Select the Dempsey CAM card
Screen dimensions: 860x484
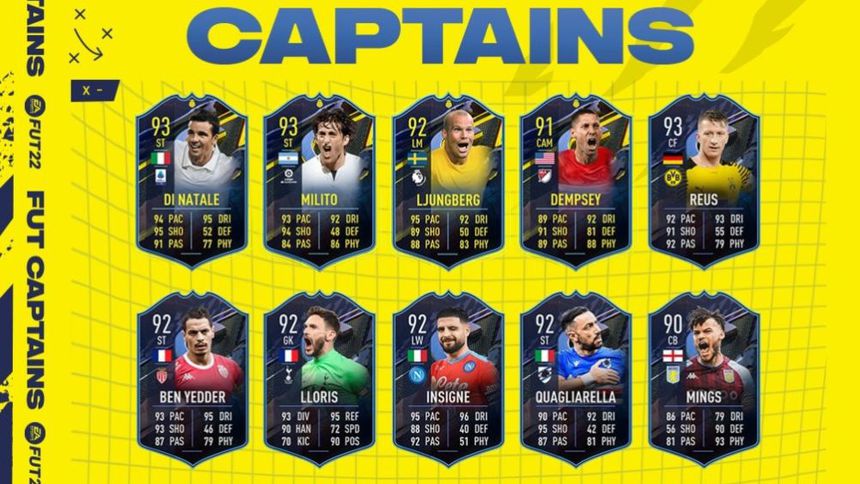pyautogui.click(x=575, y=180)
